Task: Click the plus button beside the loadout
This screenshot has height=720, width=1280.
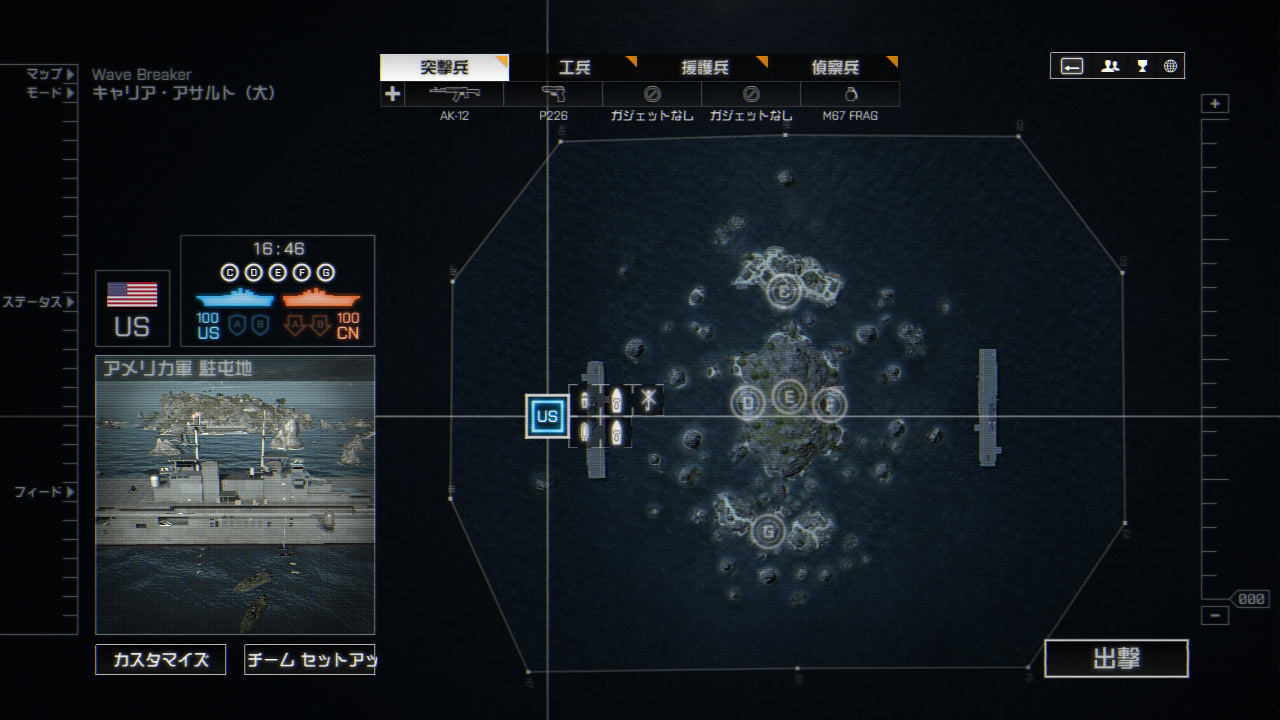Action: coord(392,94)
